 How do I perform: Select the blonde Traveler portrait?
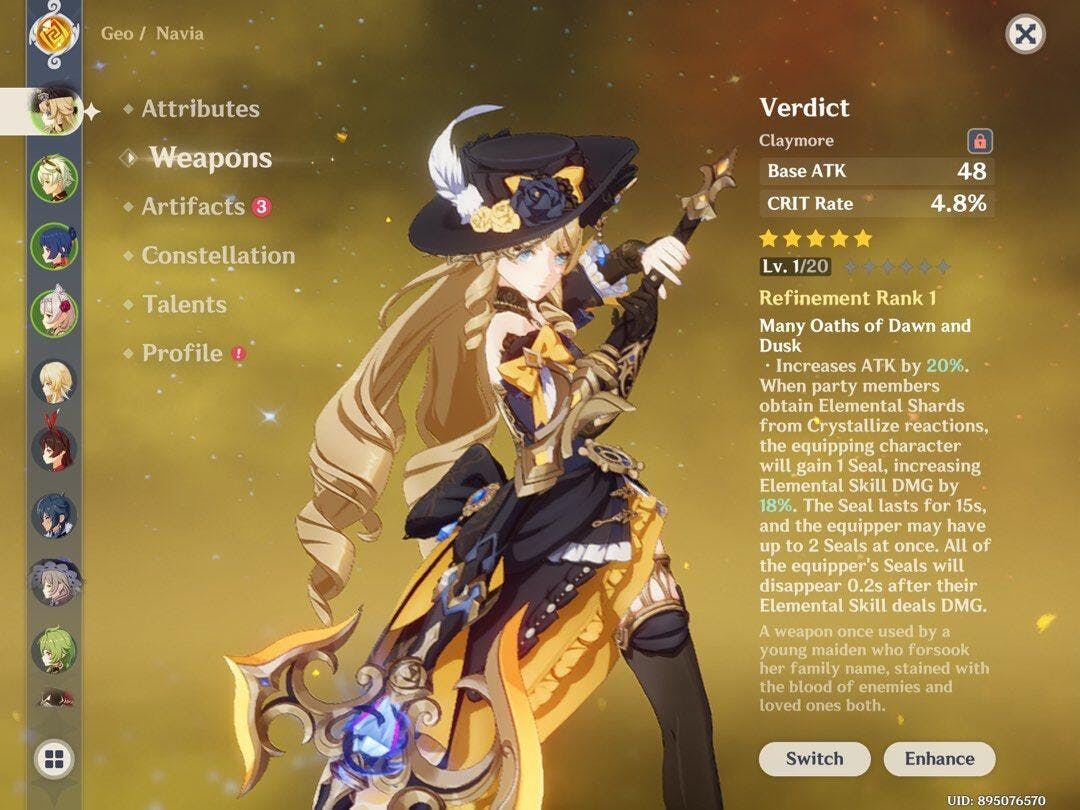pyautogui.click(x=53, y=381)
